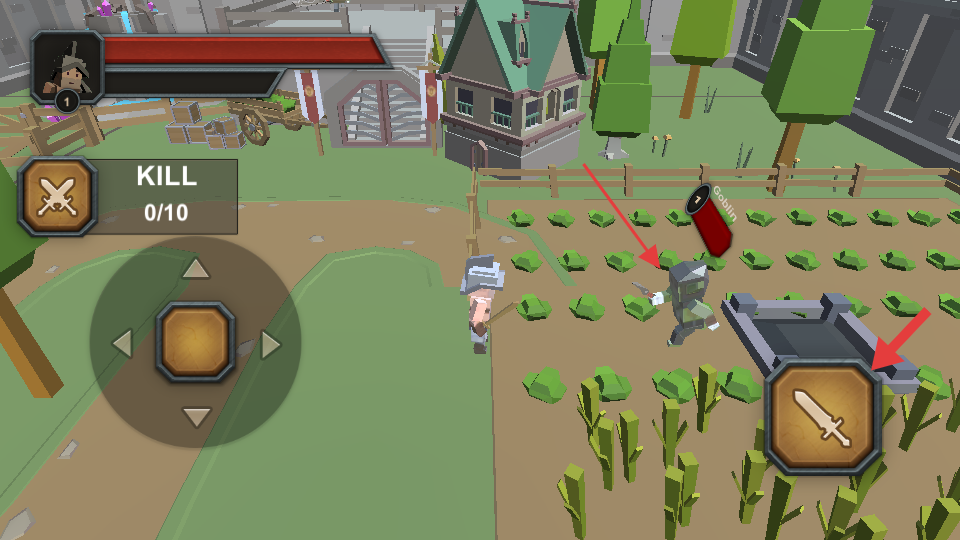Click the joystick center knob
Image resolution: width=960 pixels, height=540 pixels.
pyautogui.click(x=196, y=343)
